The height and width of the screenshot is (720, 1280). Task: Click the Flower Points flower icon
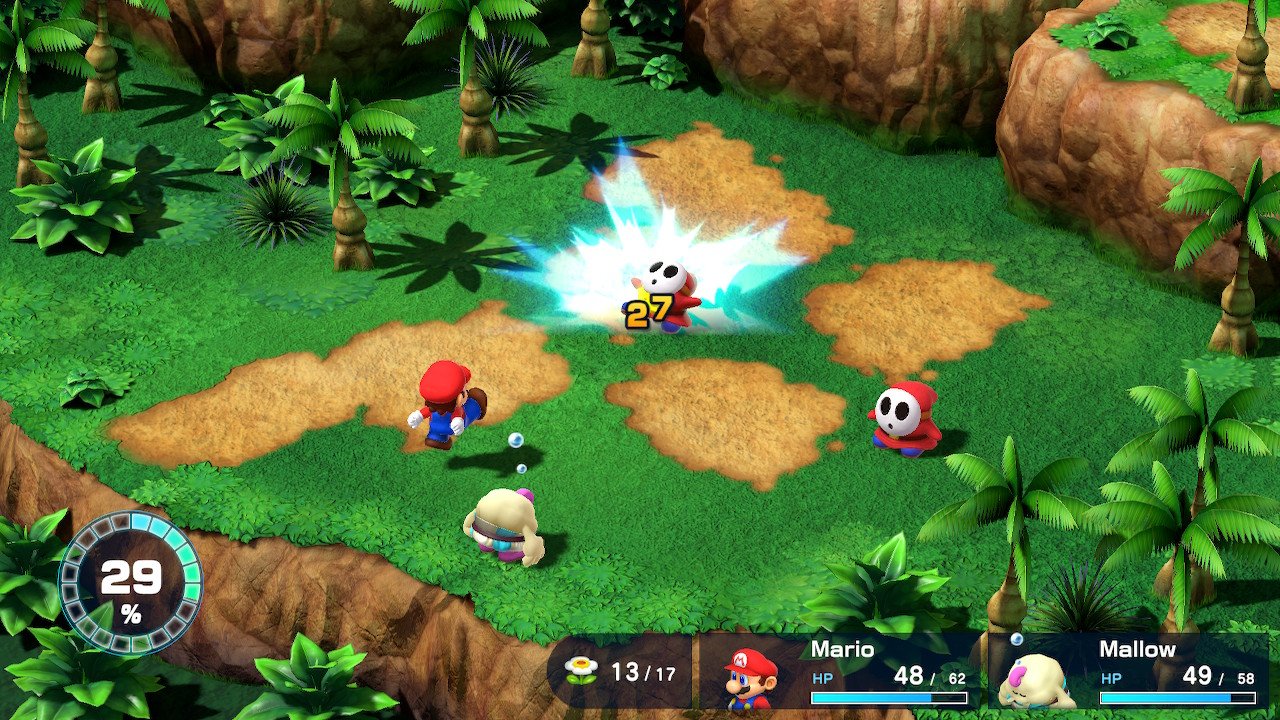coord(580,669)
